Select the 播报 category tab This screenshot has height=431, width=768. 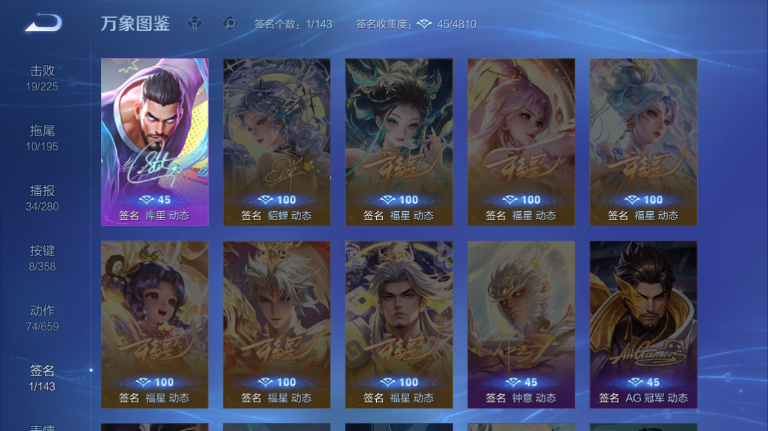tap(42, 197)
